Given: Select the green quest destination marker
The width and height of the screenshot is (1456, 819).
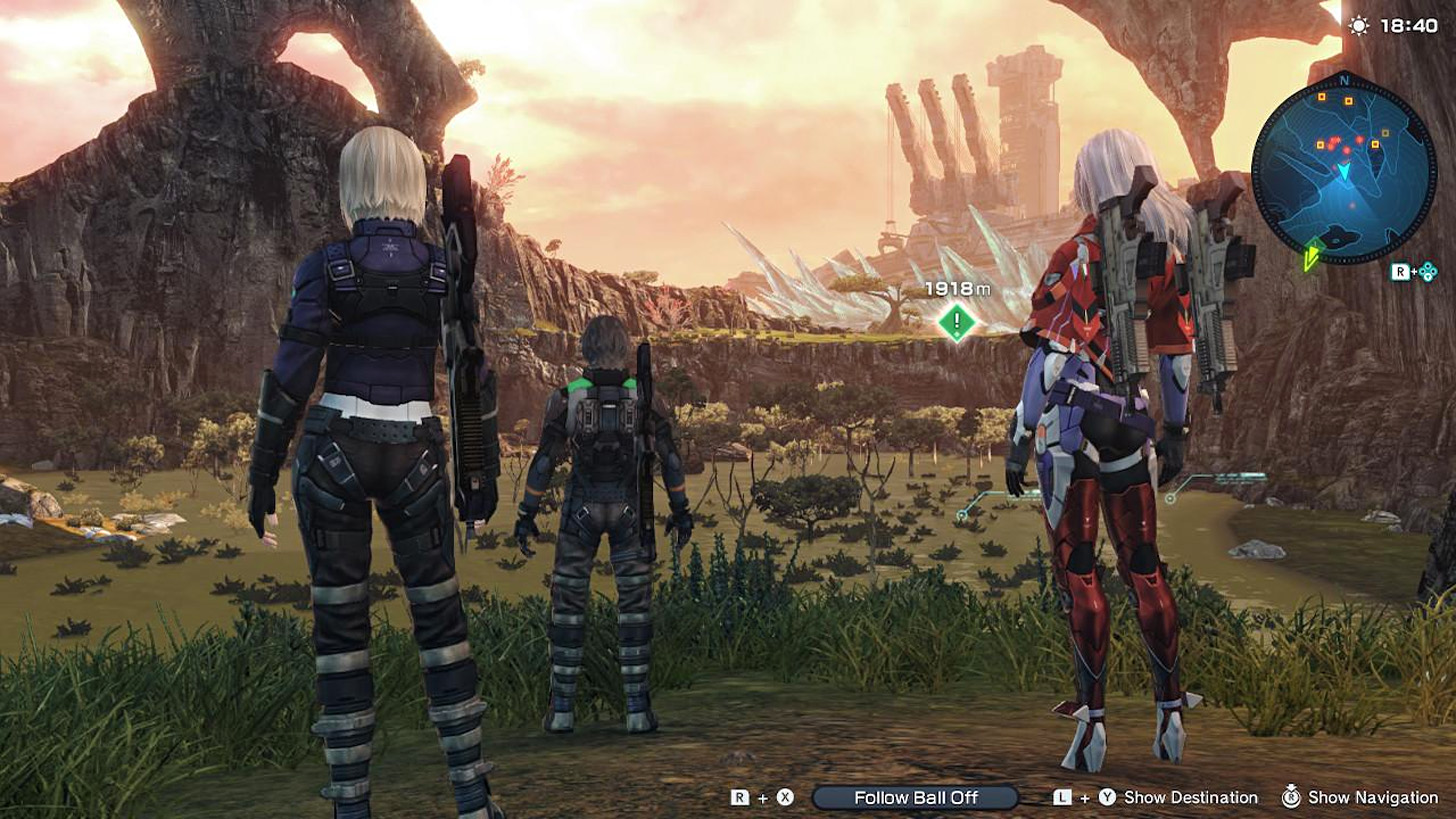Looking at the screenshot, I should point(957,322).
